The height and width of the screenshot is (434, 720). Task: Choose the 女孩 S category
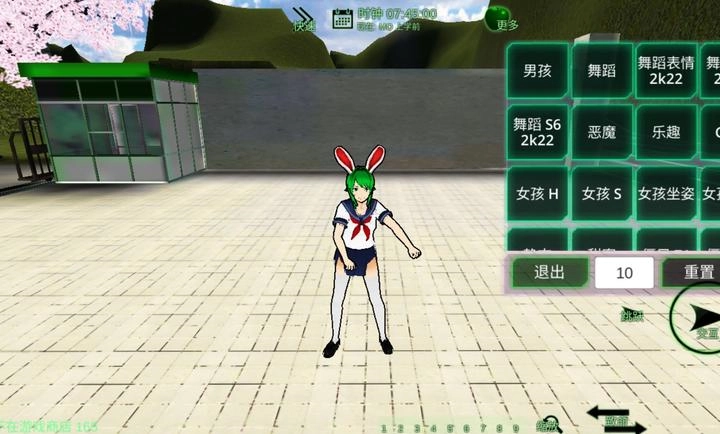click(601, 193)
